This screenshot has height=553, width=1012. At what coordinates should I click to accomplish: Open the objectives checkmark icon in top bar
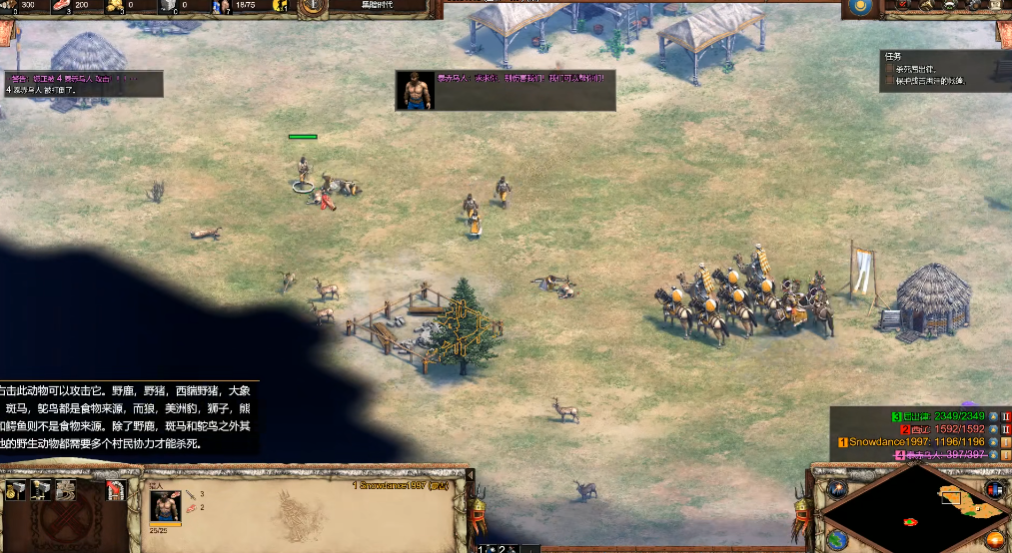[903, 7]
